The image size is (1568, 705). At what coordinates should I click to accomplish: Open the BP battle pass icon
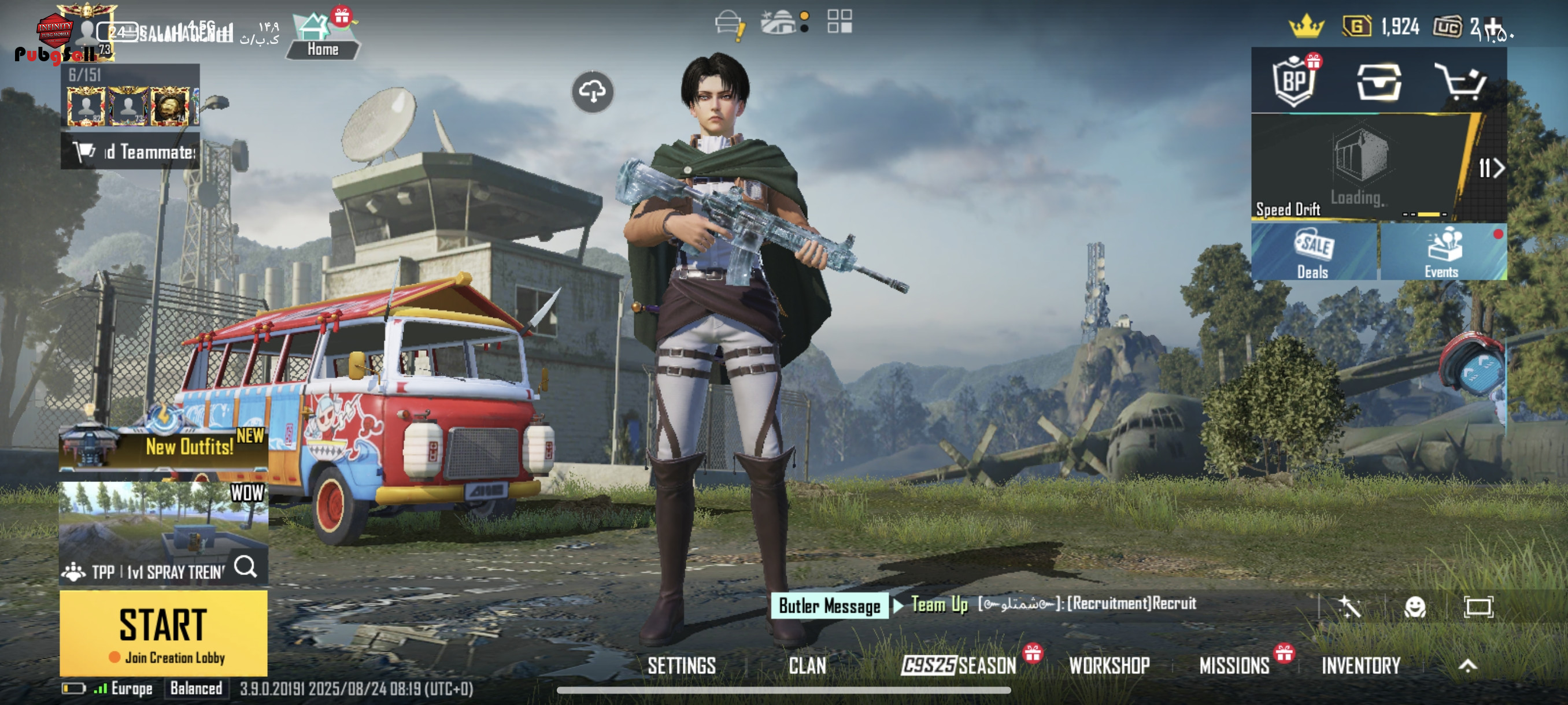point(1294,81)
